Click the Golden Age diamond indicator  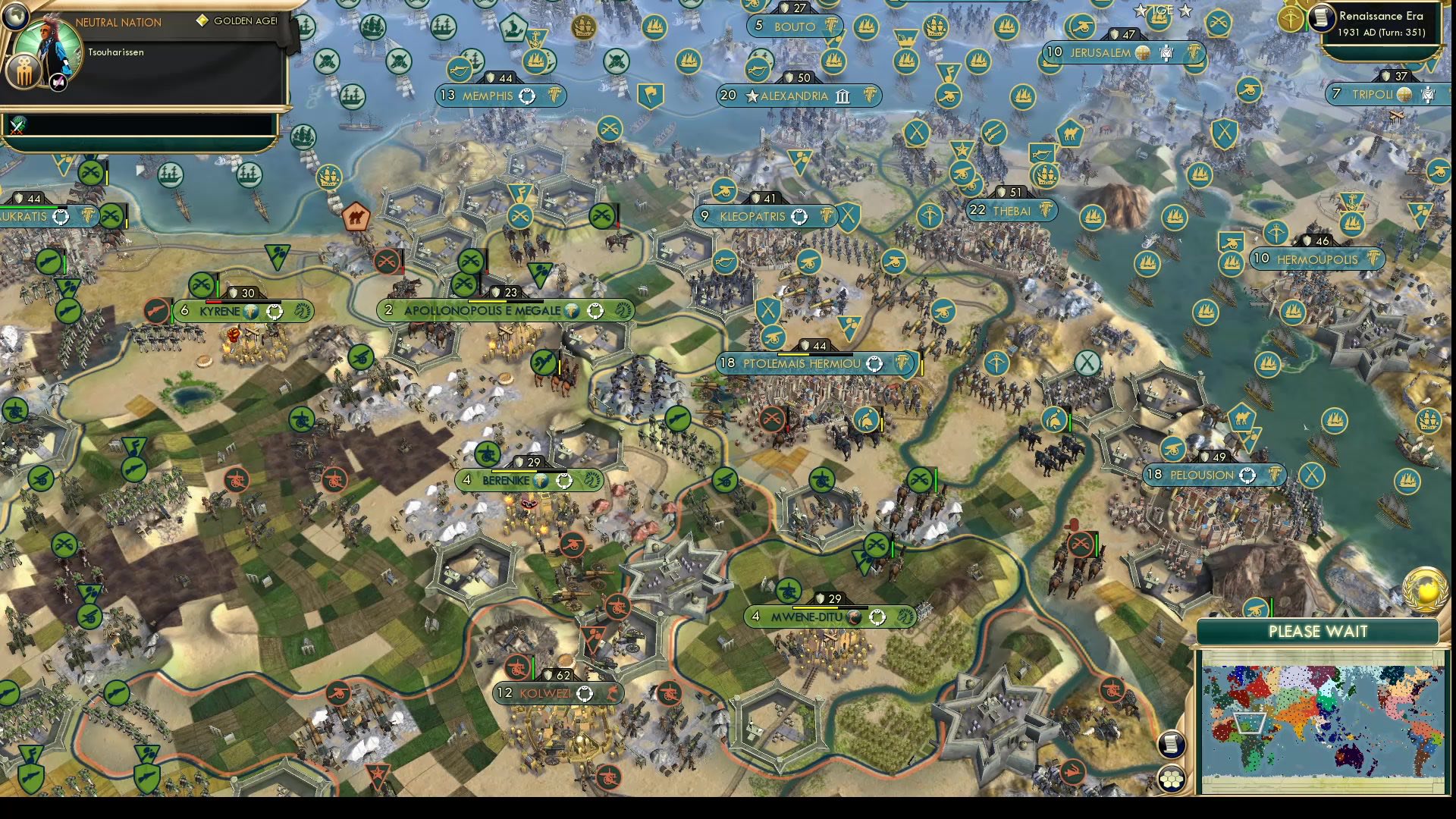(x=202, y=21)
